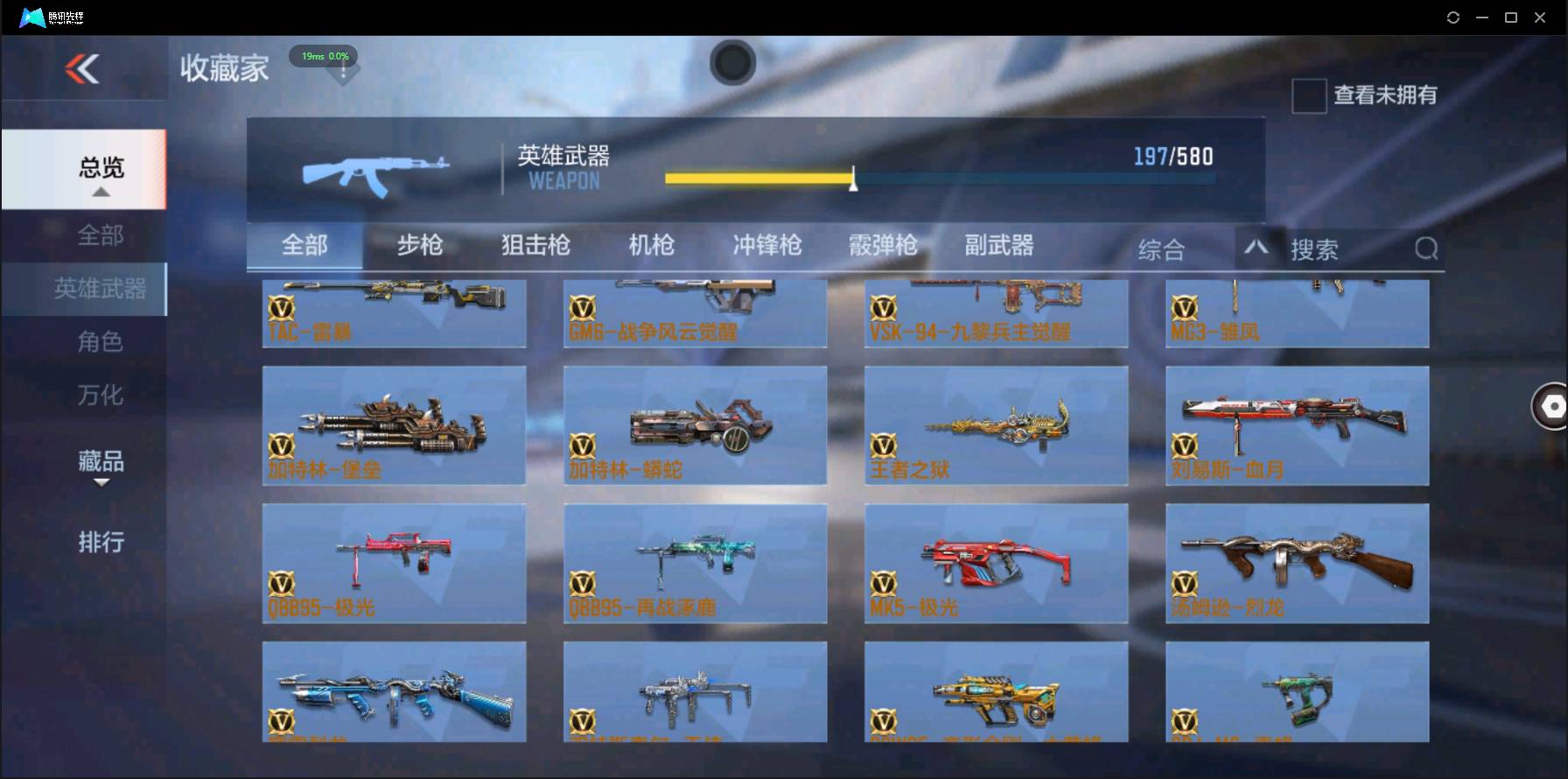The width and height of the screenshot is (1568, 779).
Task: Open the 综合 sorting dropdown
Action: pyautogui.click(x=1162, y=249)
